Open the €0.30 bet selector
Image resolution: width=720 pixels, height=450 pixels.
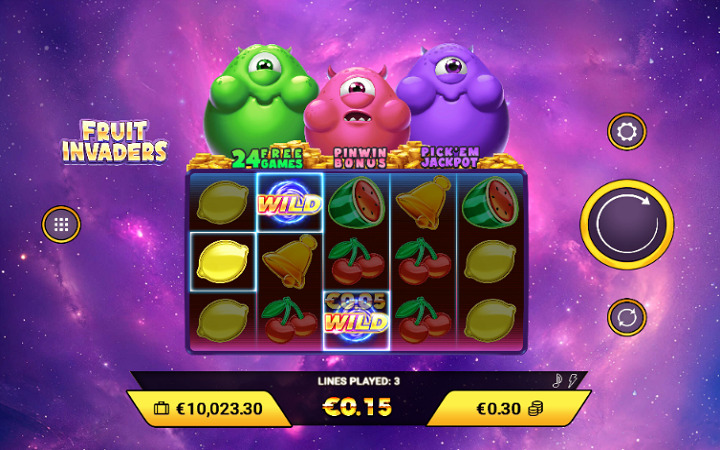(x=508, y=408)
